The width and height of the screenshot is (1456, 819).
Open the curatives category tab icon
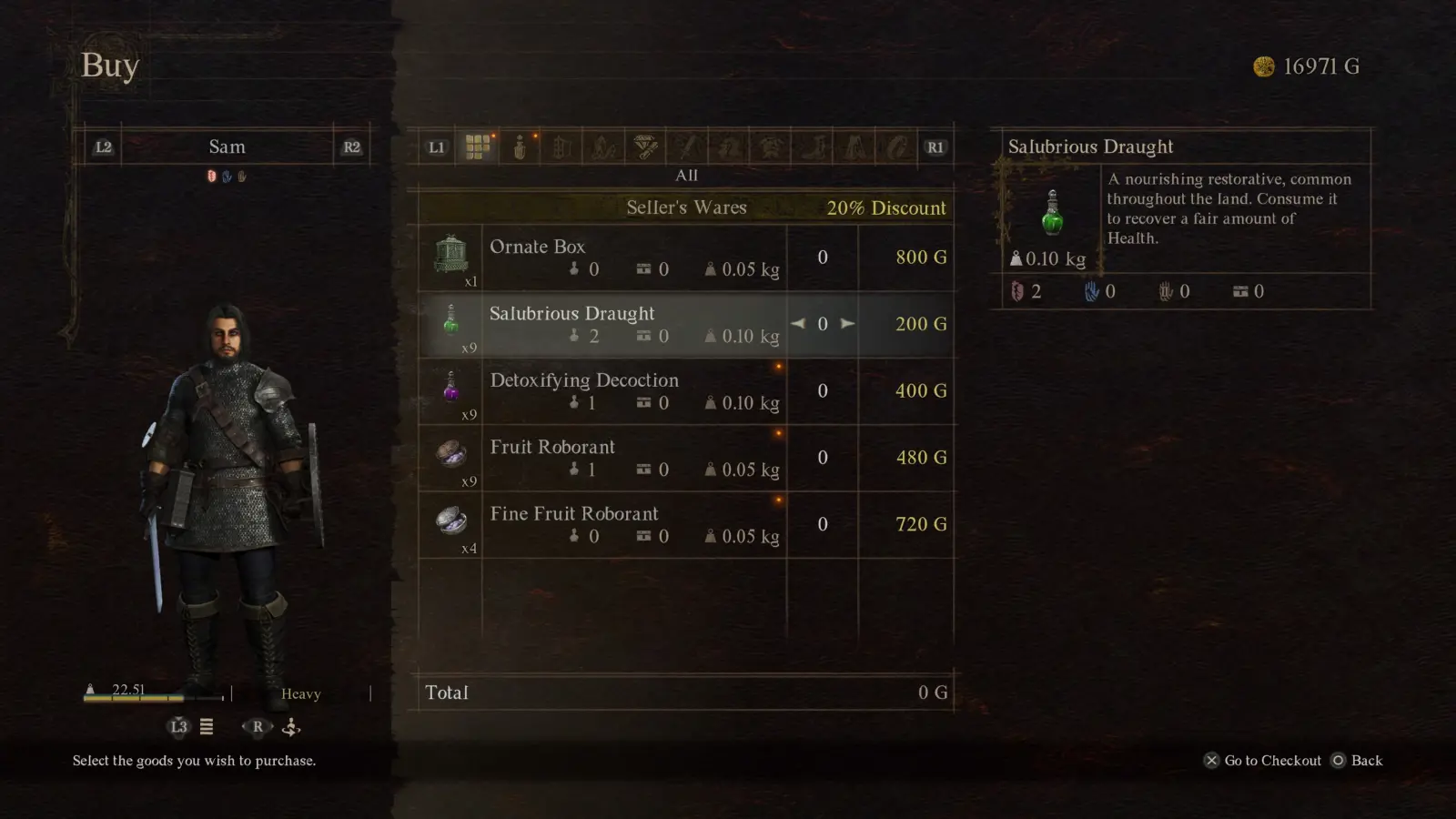click(520, 146)
